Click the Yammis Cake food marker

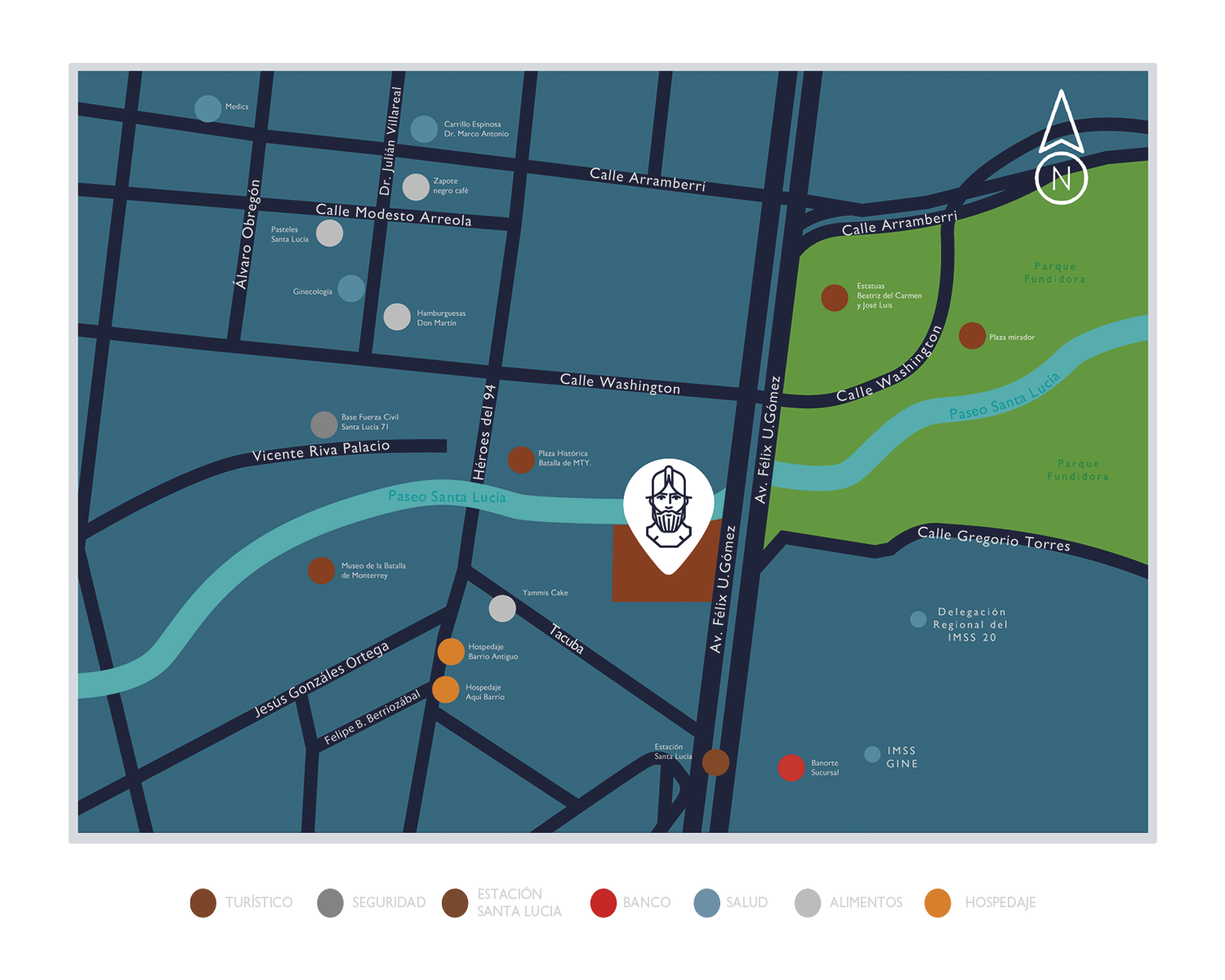click(x=502, y=608)
